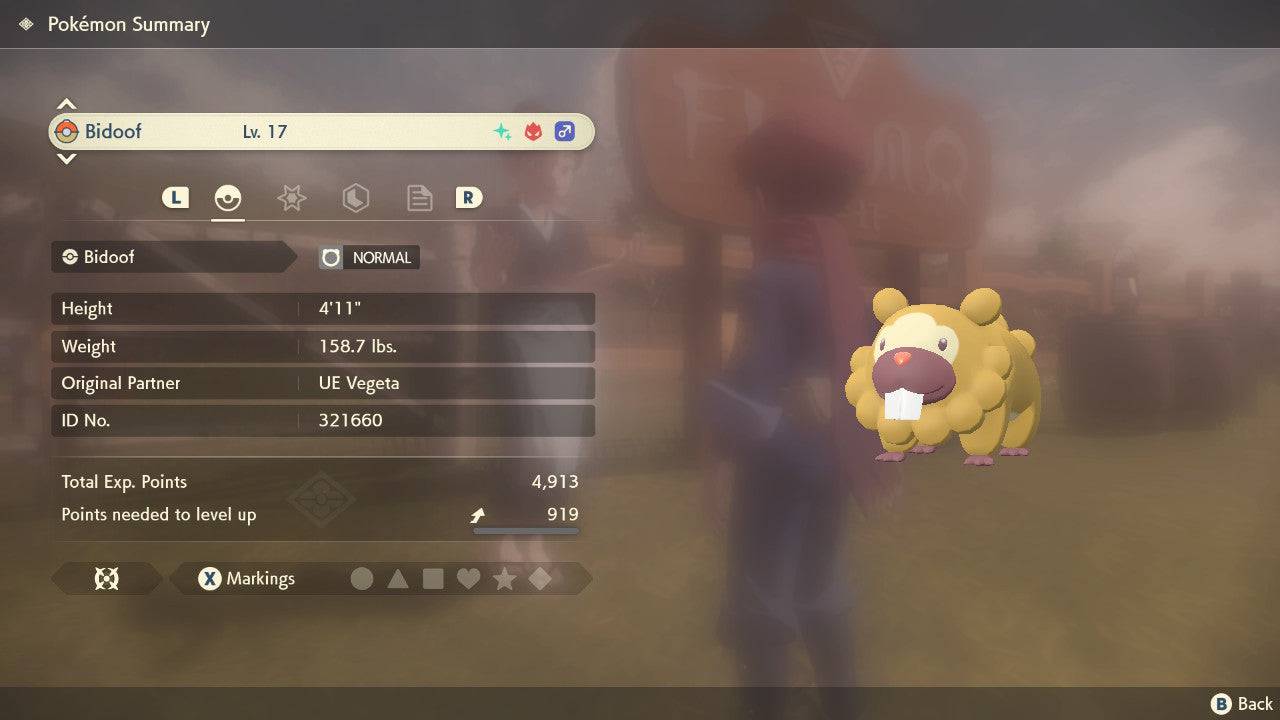This screenshot has width=1280, height=720.
Task: Open the document notes tab
Action: 419,198
